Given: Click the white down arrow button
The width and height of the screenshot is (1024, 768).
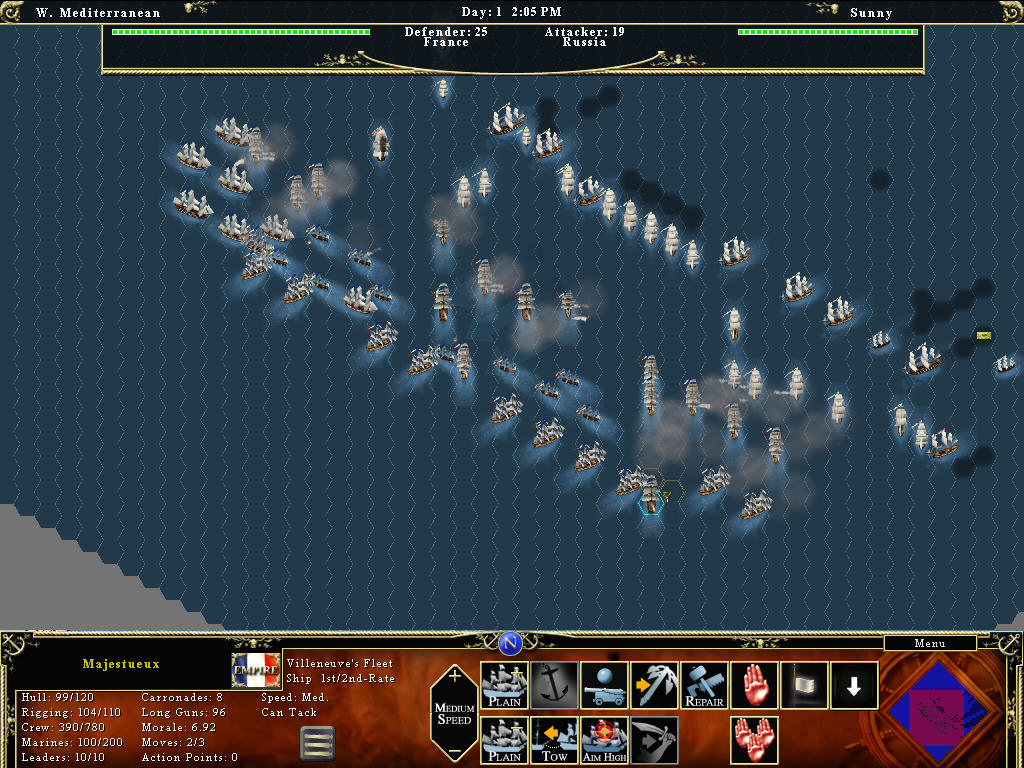Looking at the screenshot, I should [x=855, y=685].
